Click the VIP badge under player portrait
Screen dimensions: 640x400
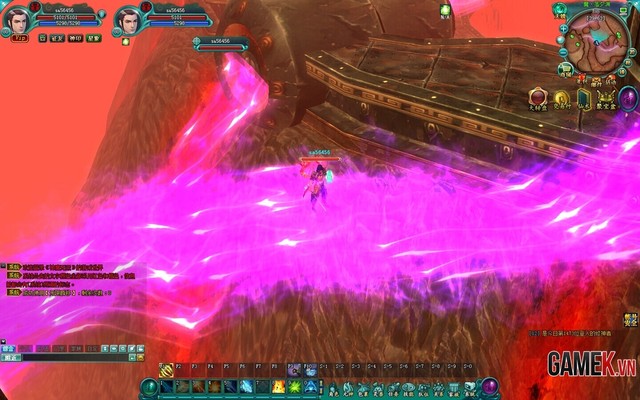pos(18,38)
